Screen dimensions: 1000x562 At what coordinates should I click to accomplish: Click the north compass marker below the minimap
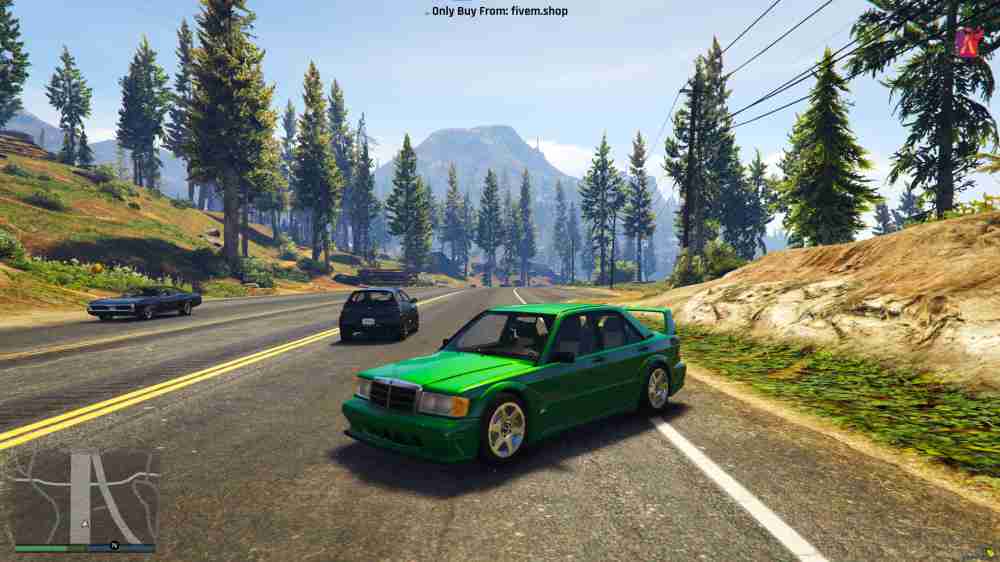[113, 545]
